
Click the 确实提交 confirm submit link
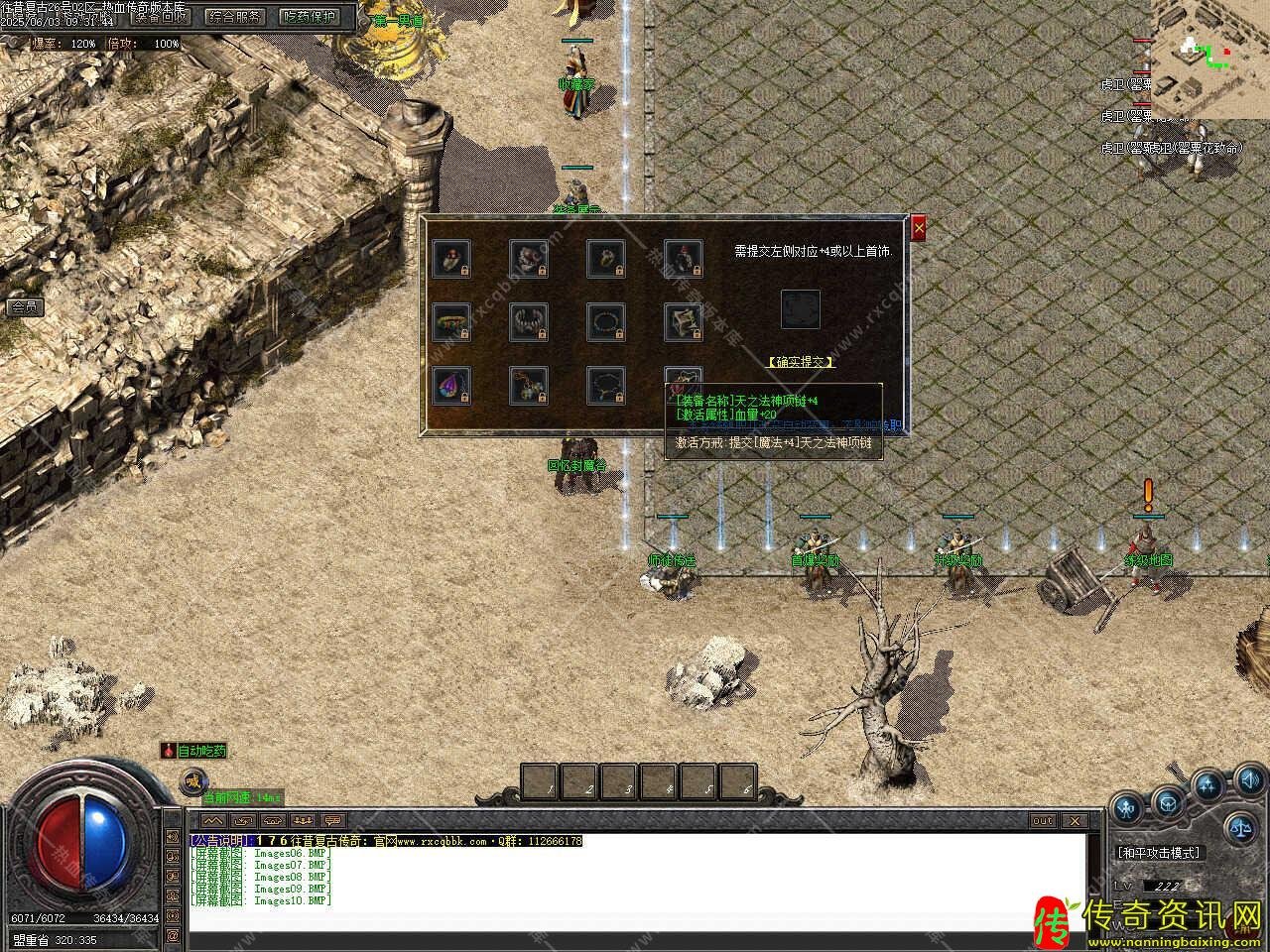coord(801,362)
